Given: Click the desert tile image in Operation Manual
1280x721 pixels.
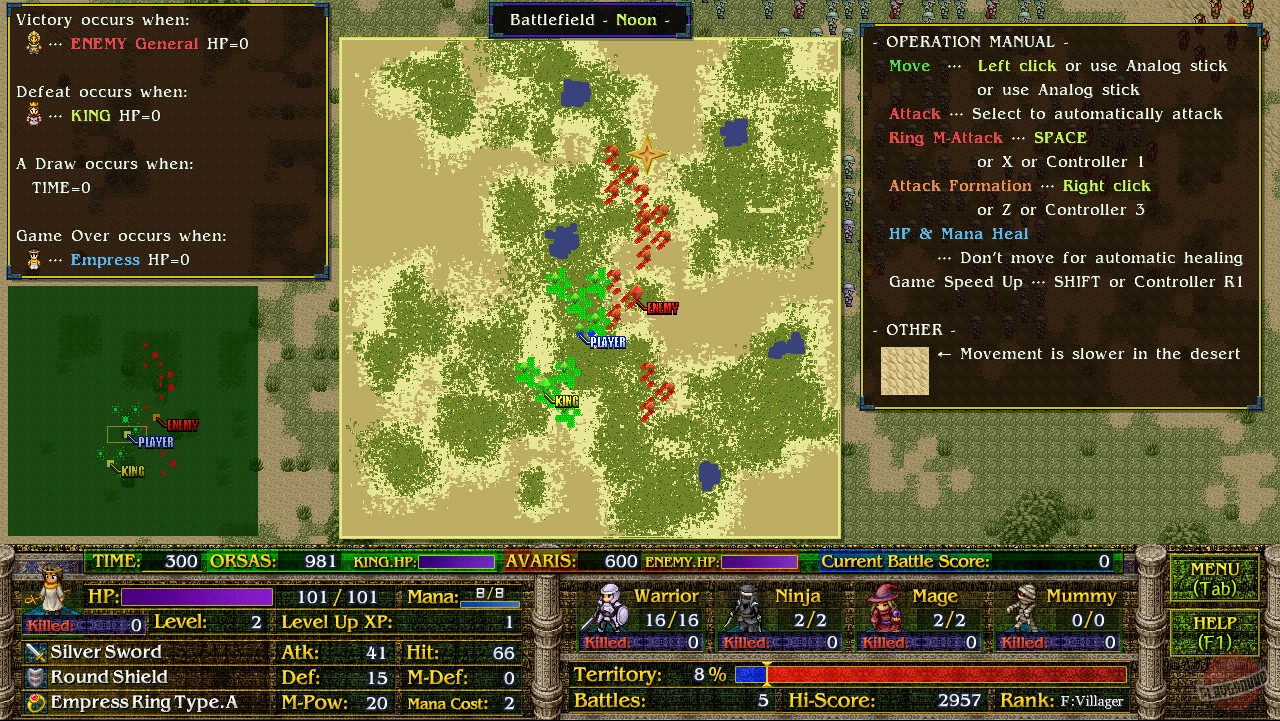Looking at the screenshot, I should pyautogui.click(x=904, y=370).
